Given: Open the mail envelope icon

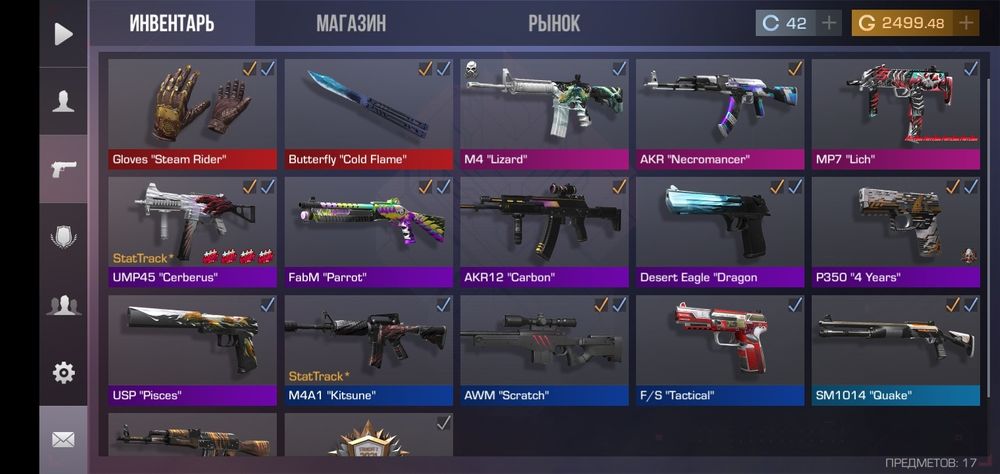Looking at the screenshot, I should (63, 439).
